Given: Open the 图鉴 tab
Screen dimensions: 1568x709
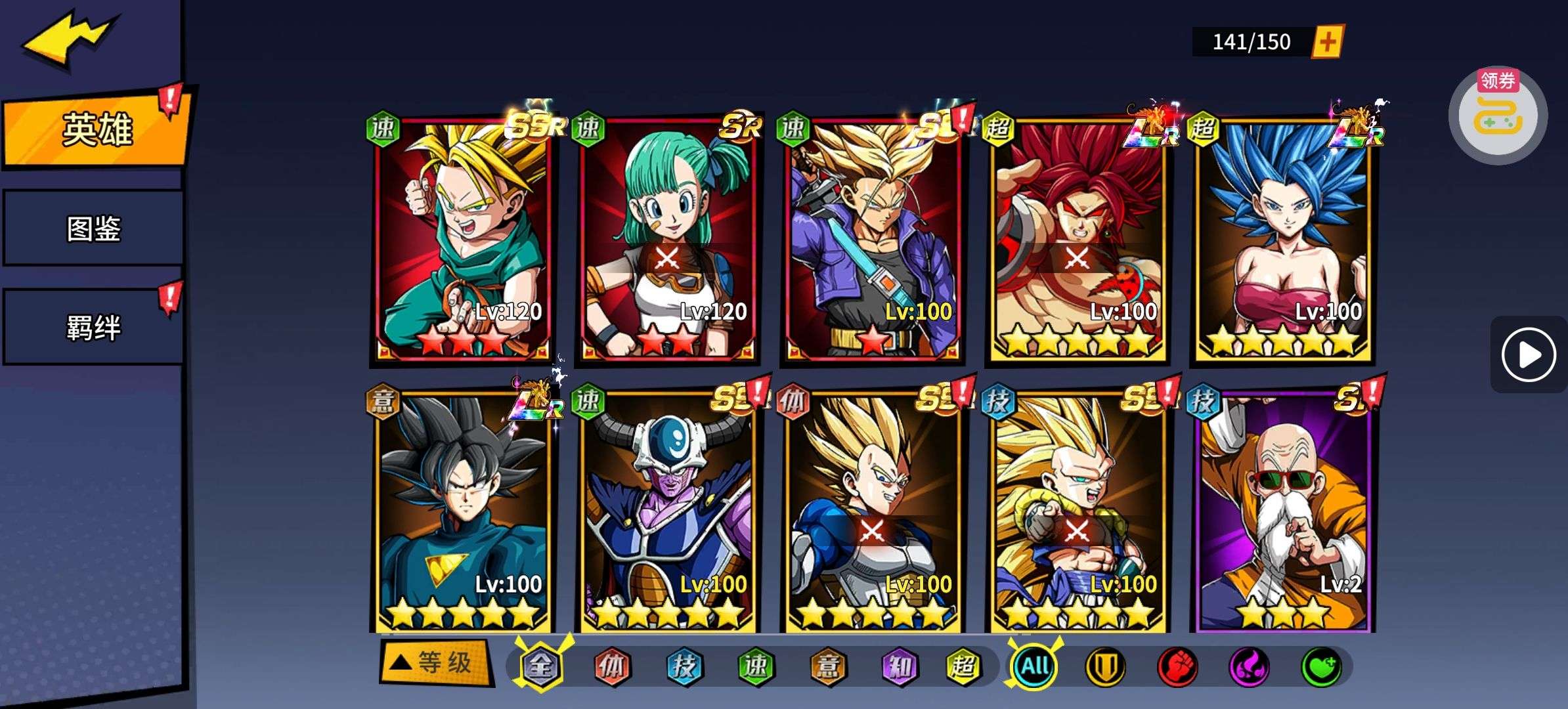Looking at the screenshot, I should (93, 228).
